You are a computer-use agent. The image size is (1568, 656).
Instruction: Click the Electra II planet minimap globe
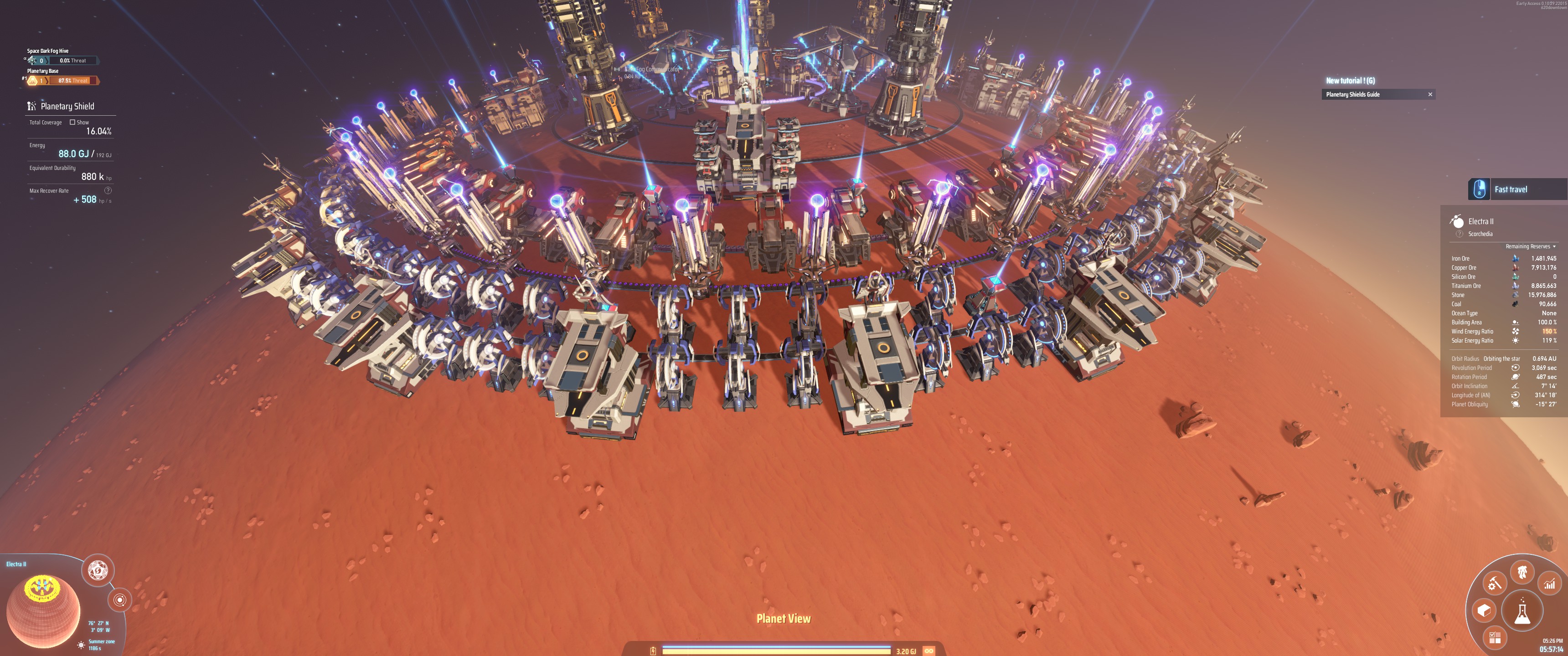tap(42, 610)
